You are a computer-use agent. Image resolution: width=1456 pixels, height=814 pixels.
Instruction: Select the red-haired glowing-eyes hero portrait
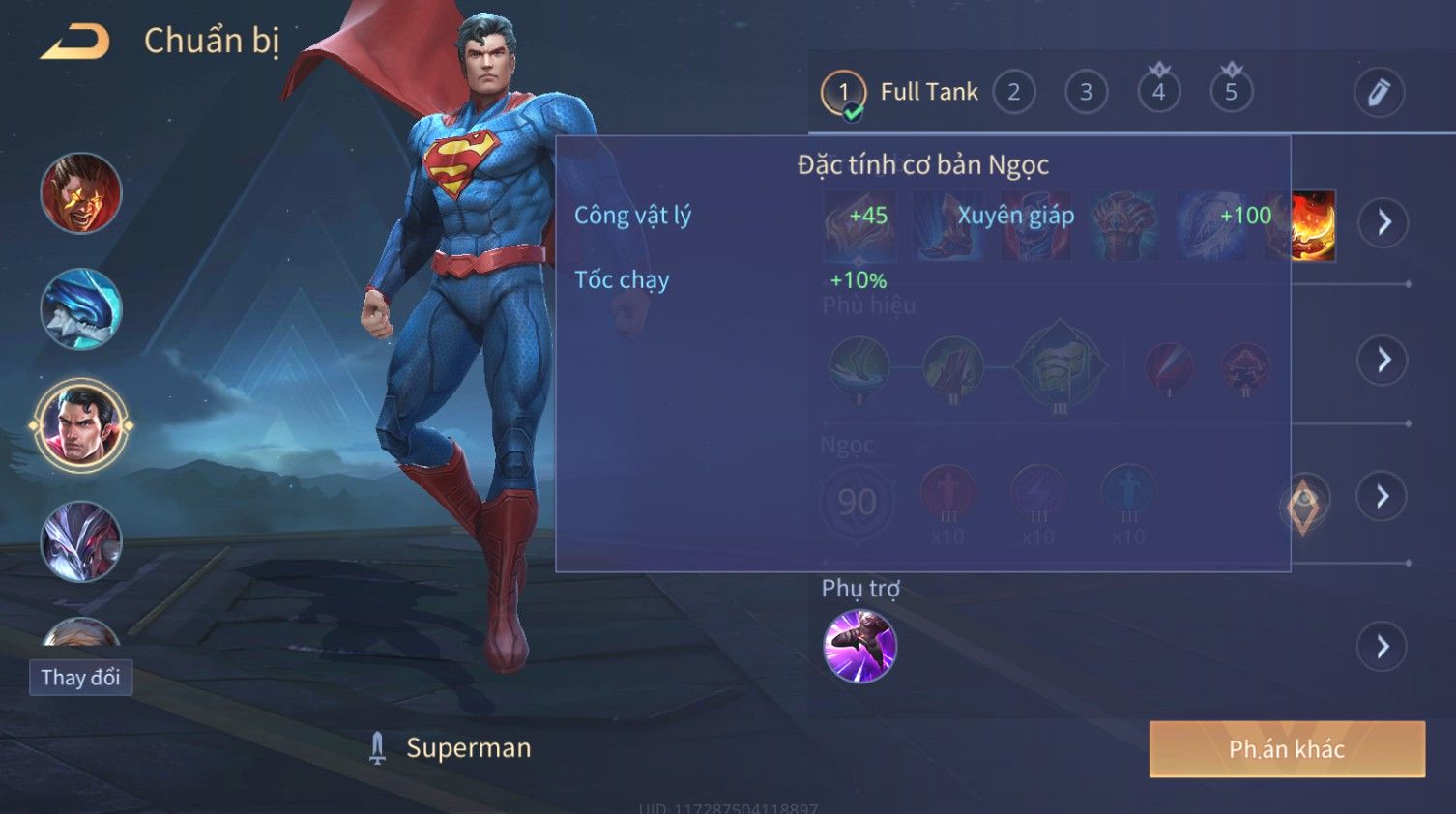[x=81, y=193]
